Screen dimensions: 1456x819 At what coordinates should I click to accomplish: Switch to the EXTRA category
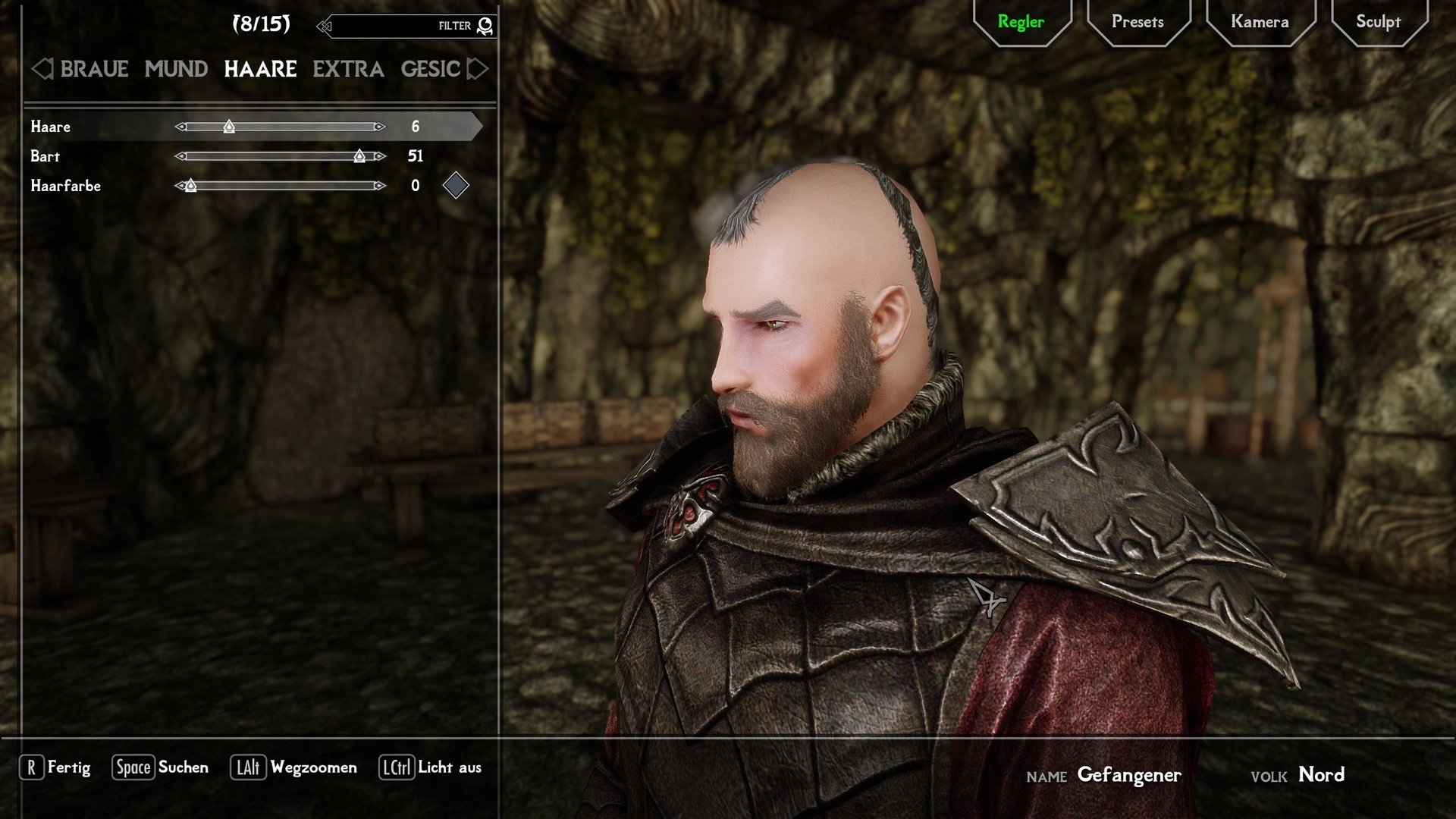click(x=347, y=69)
